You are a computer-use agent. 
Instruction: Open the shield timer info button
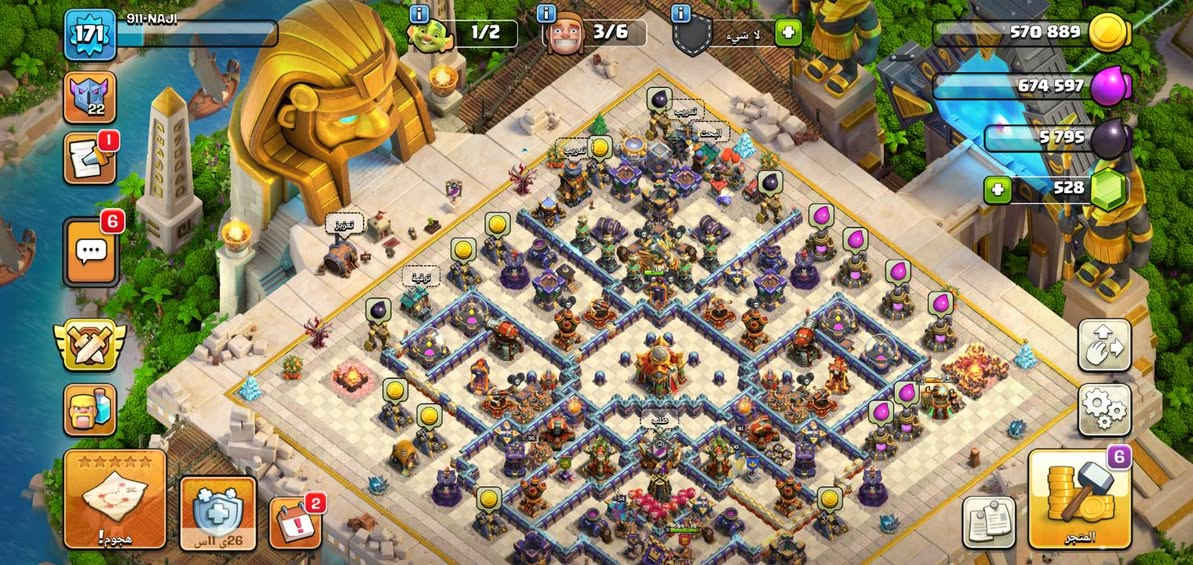[x=218, y=512]
